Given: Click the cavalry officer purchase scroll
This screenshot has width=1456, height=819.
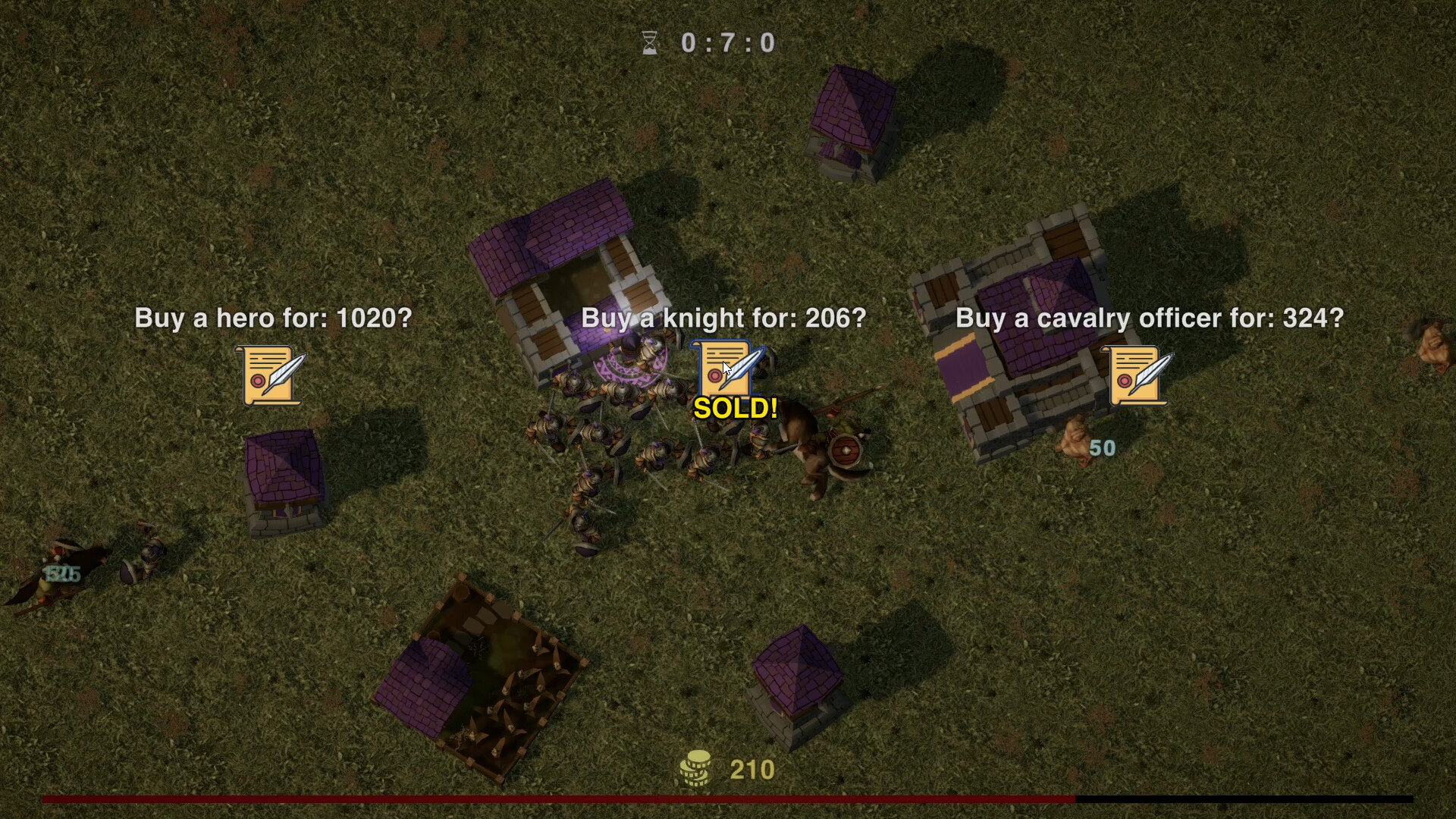Looking at the screenshot, I should coord(1136,375).
